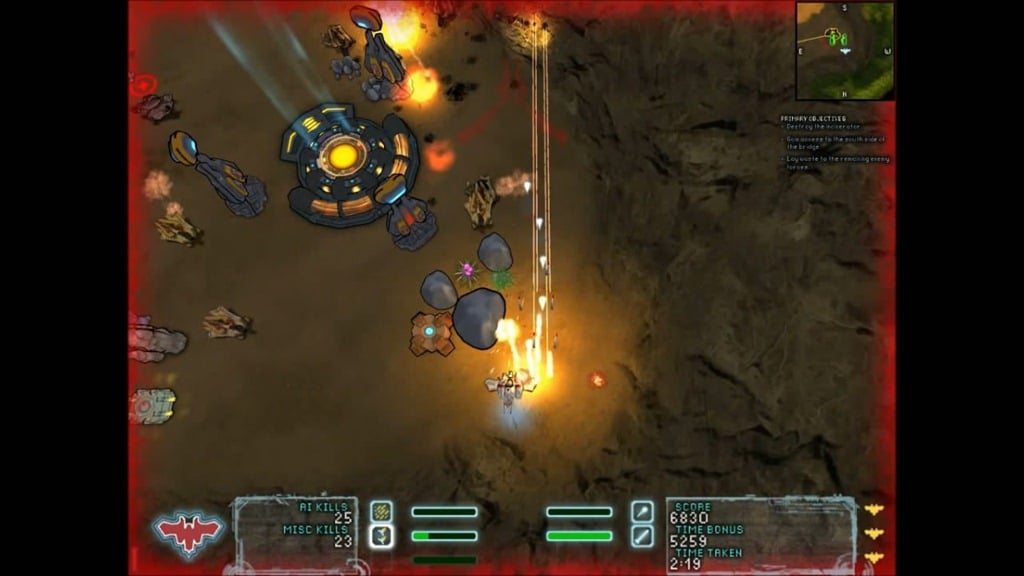Choose the highlighted lightning weapon icon
Screen dimensions: 1024x576
pyautogui.click(x=381, y=536)
